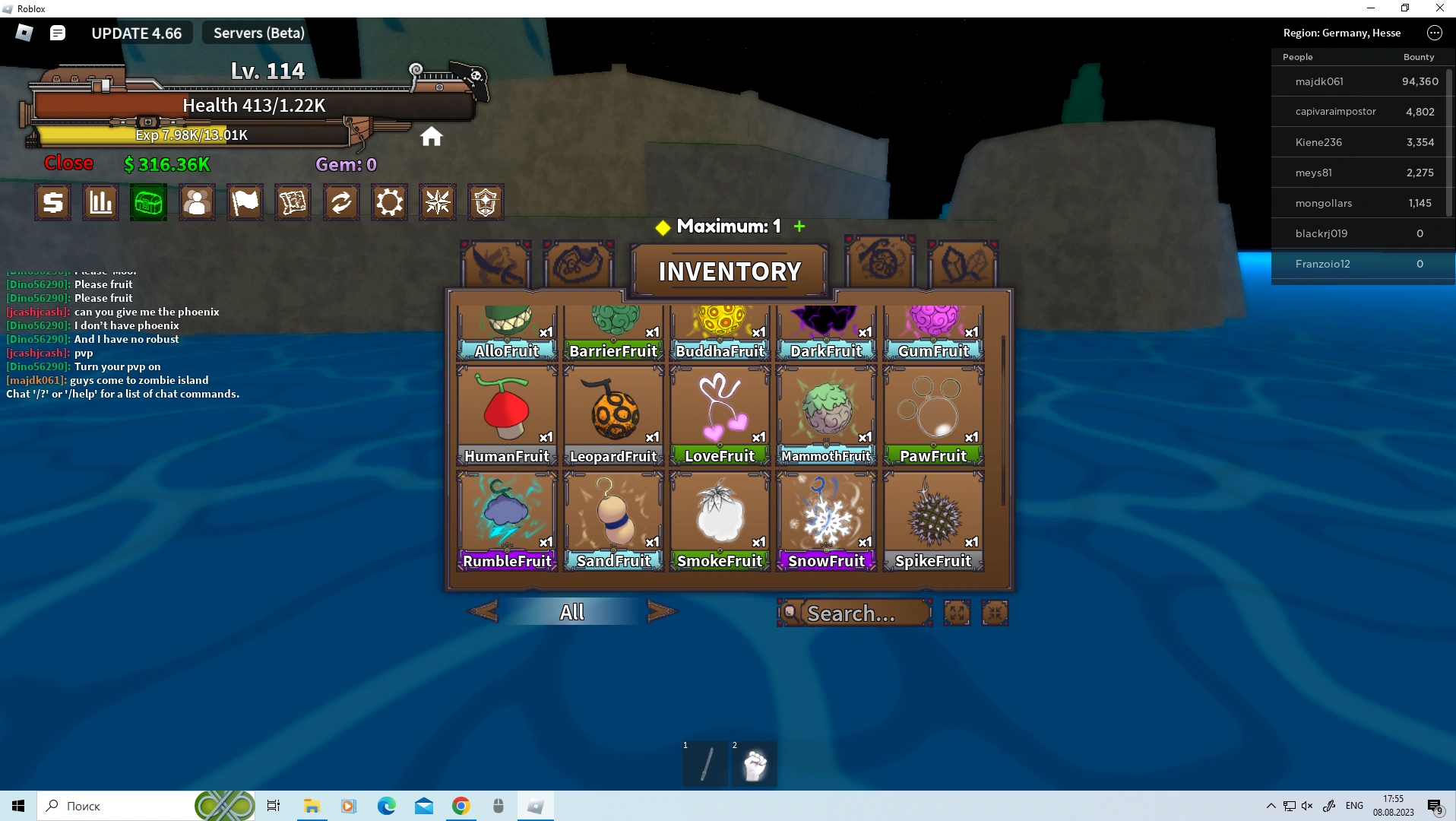Click the Close button under the health bar
1456x821 pixels.
68,163
